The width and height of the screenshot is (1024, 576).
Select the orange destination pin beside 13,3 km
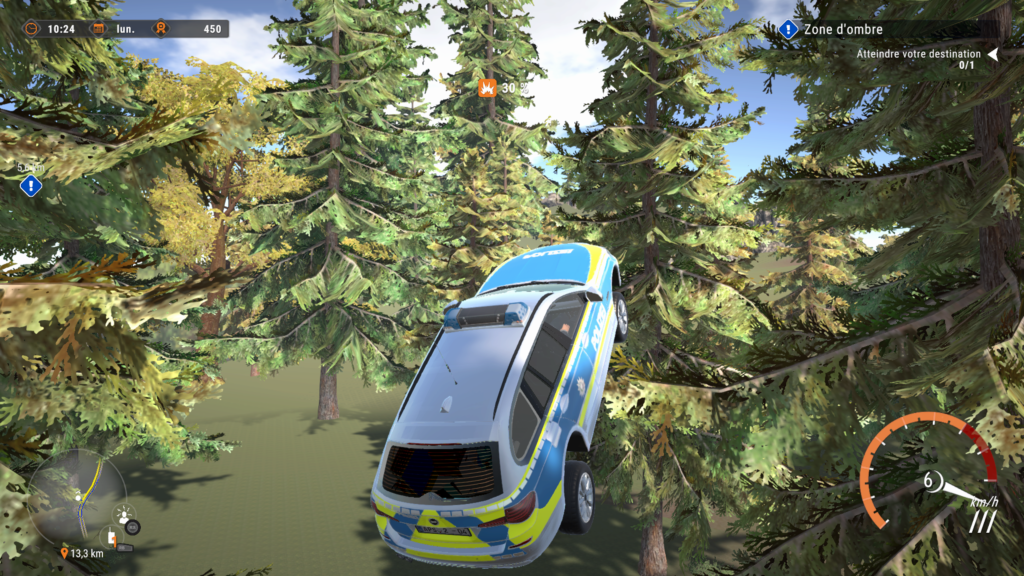coord(65,553)
